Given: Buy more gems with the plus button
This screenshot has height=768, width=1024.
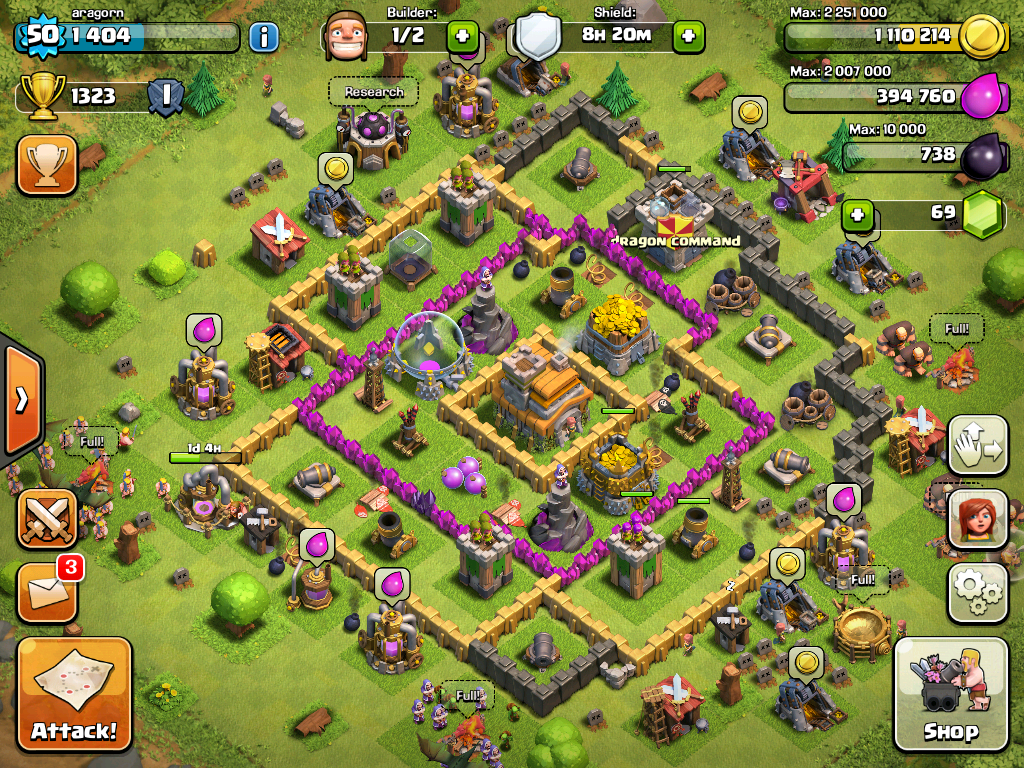Looking at the screenshot, I should point(858,214).
